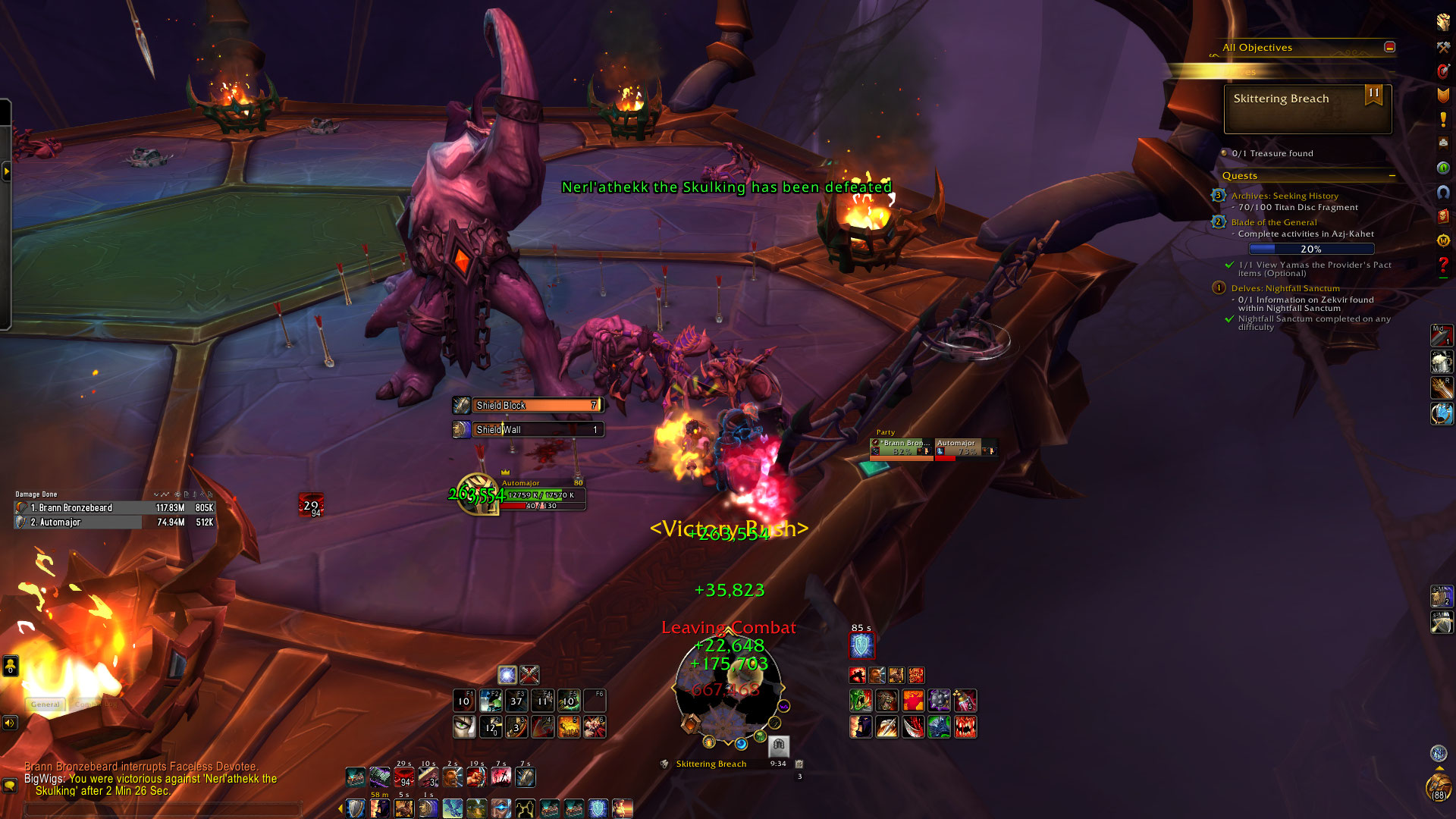Collapse the Quests section header
Screen dimensions: 1456x819
click(1392, 176)
